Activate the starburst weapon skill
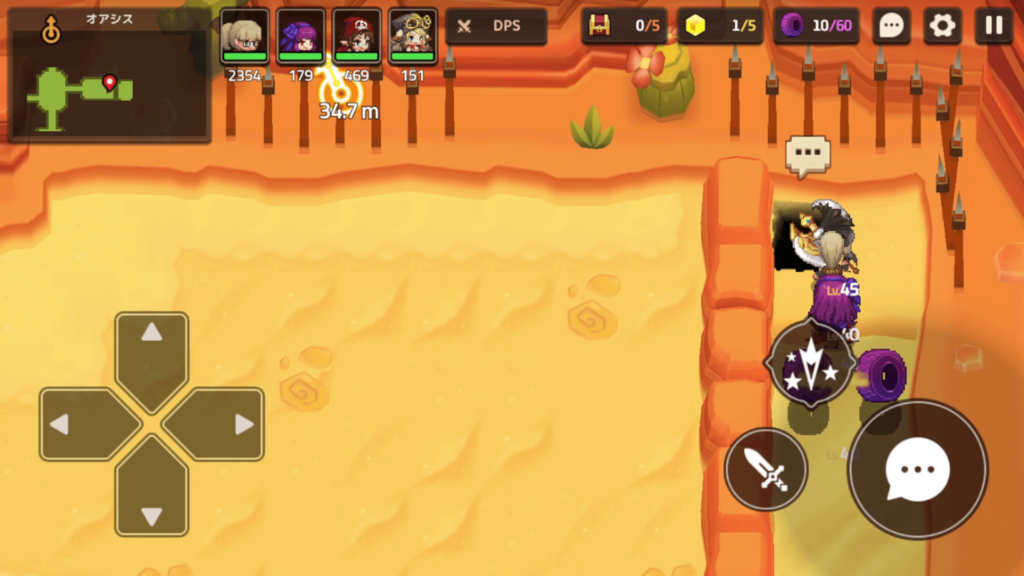Image resolution: width=1024 pixels, height=576 pixels. [x=810, y=364]
